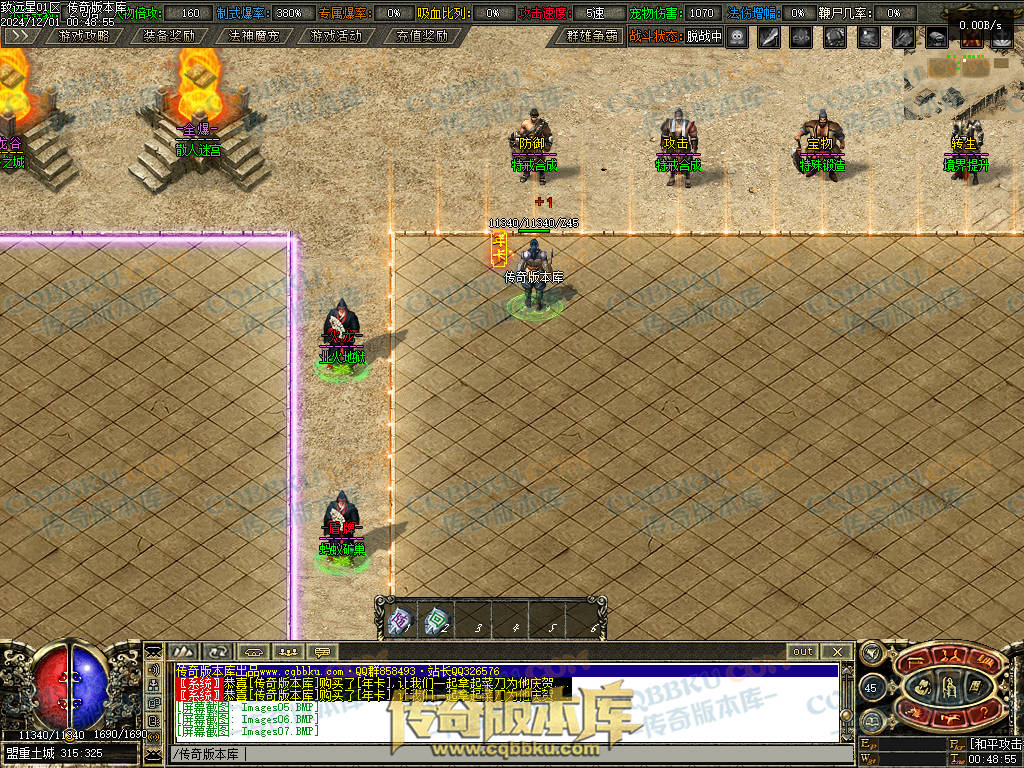Viewport: 1024px width, 768px height.
Task: Click the skull icon in the top bar
Action: 737,37
